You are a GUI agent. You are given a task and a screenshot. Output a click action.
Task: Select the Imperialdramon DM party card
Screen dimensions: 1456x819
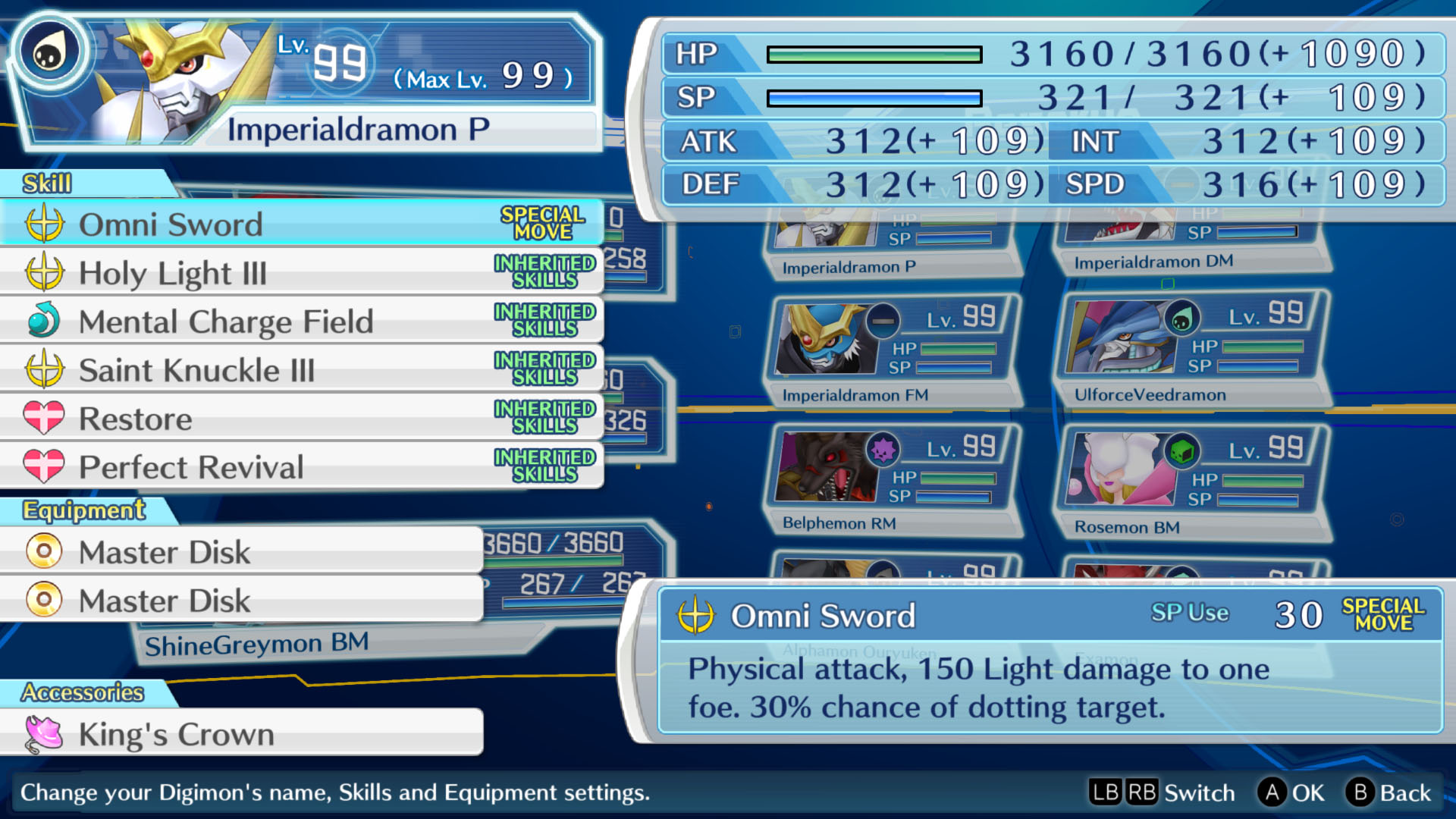pyautogui.click(x=1191, y=243)
